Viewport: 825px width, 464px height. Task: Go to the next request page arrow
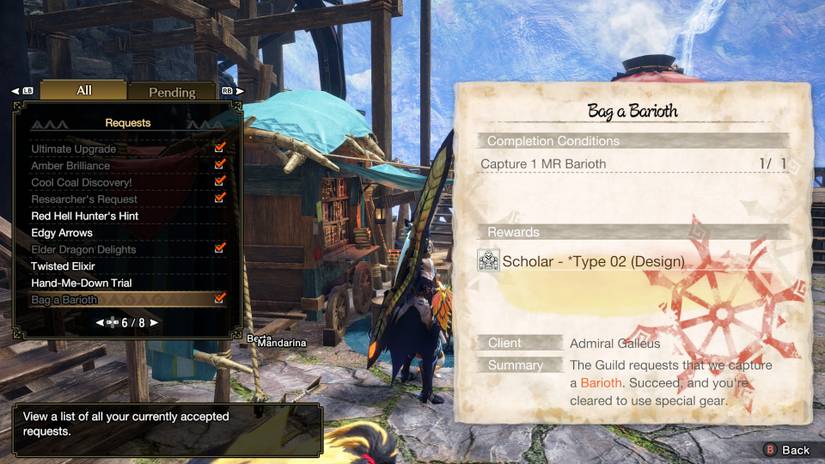tap(153, 323)
